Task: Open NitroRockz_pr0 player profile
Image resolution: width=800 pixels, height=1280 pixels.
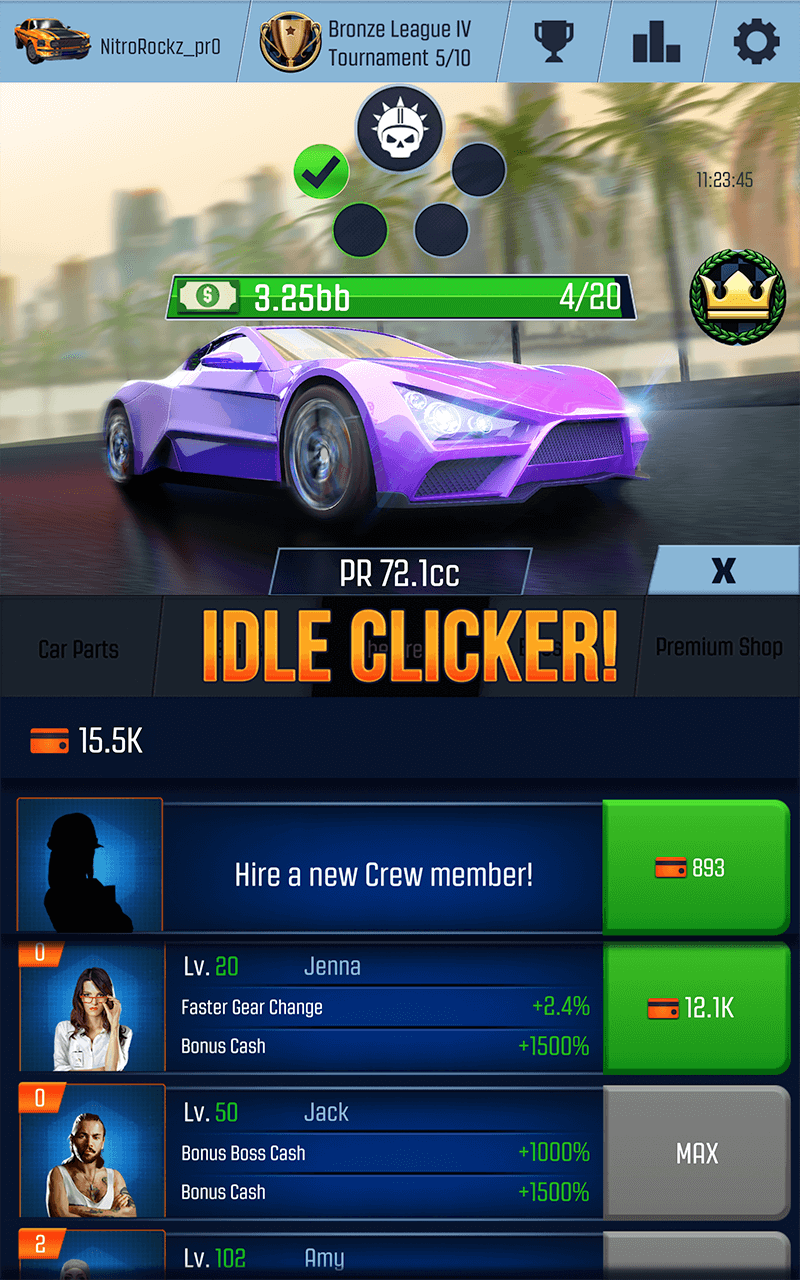Action: click(x=118, y=42)
